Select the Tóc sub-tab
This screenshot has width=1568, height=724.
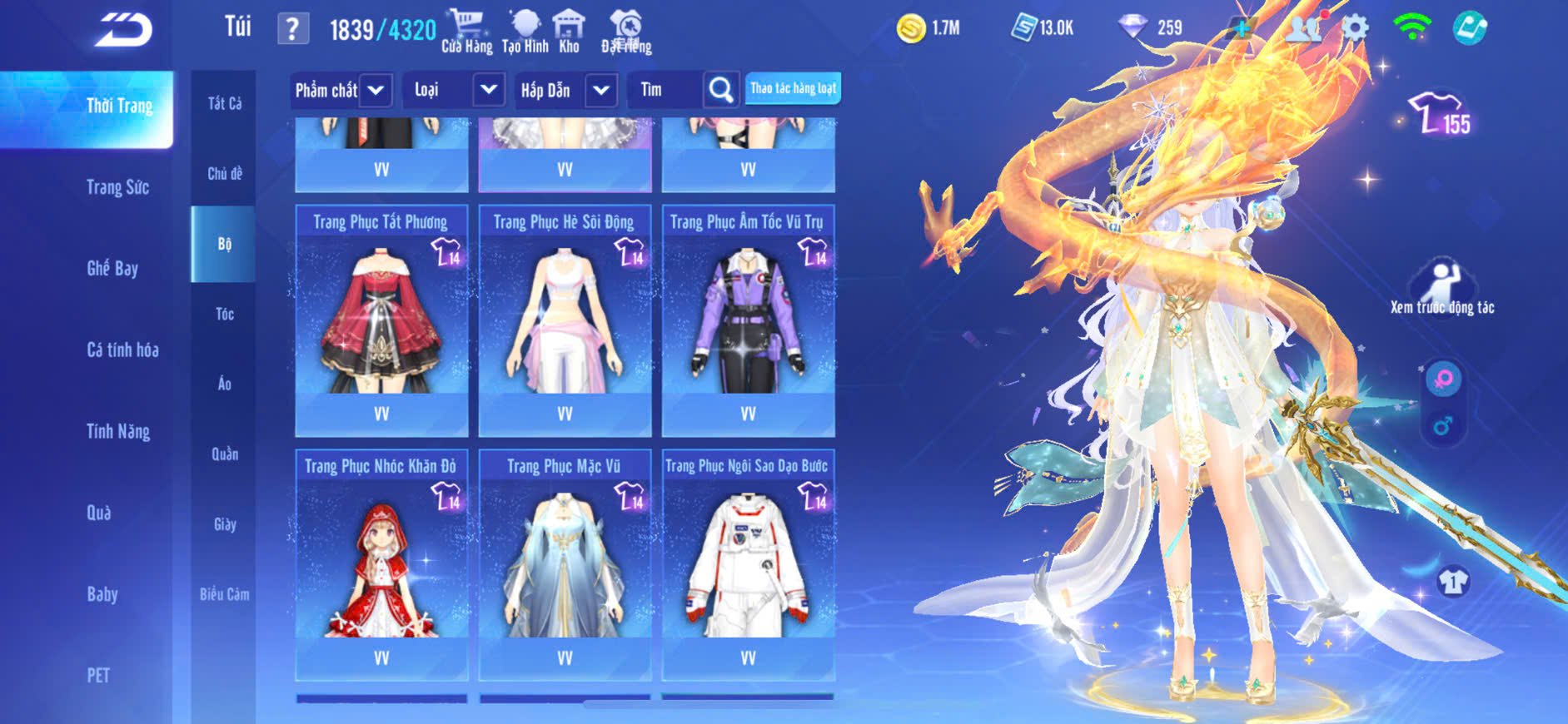[225, 314]
